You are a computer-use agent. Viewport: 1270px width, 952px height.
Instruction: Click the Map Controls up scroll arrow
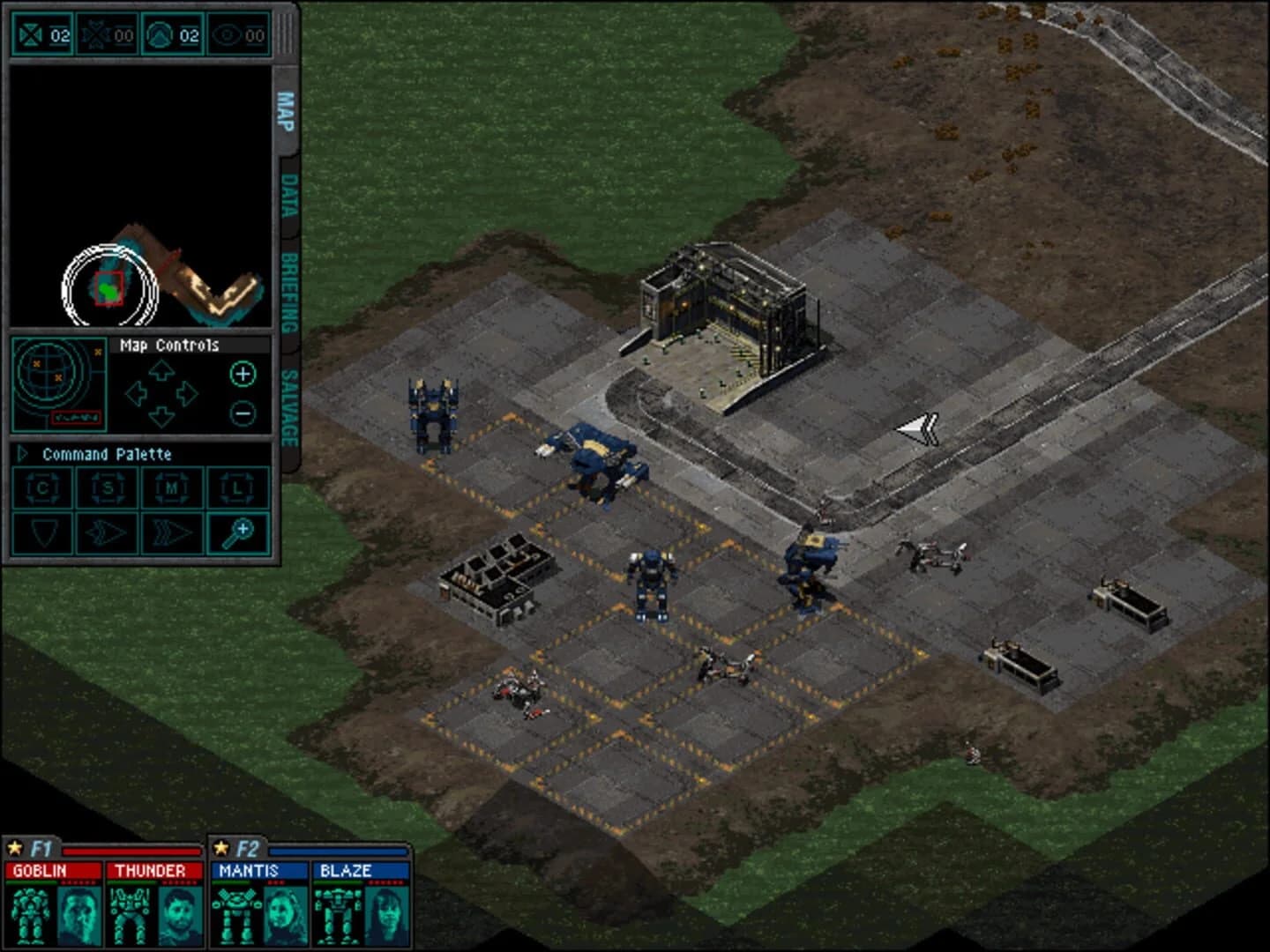(161, 370)
